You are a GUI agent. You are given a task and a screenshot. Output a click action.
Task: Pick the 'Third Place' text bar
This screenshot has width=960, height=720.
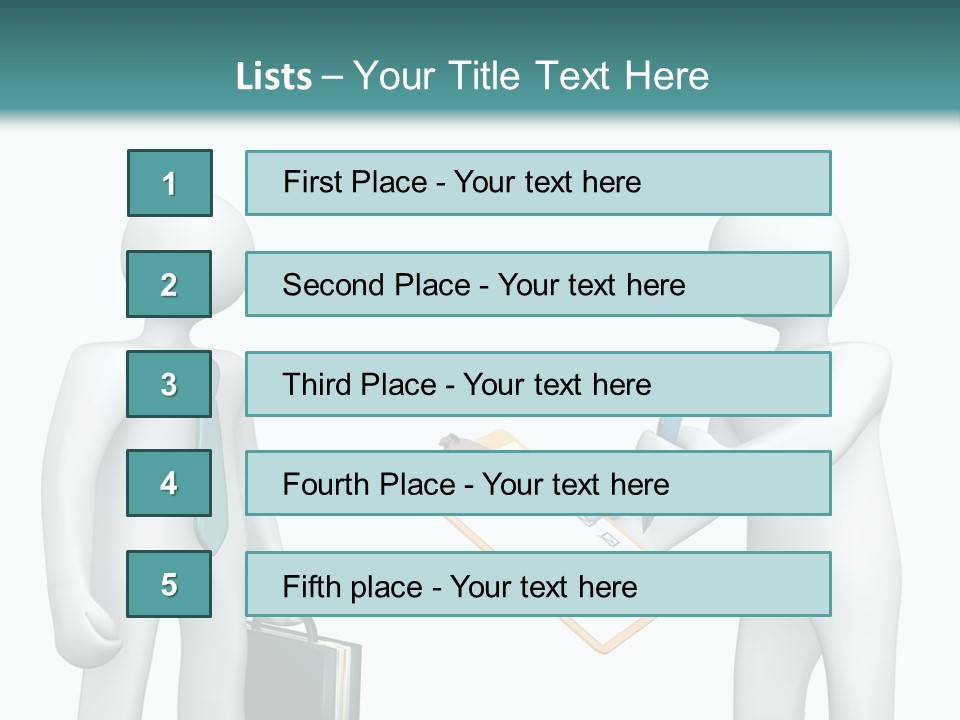pyautogui.click(x=538, y=384)
